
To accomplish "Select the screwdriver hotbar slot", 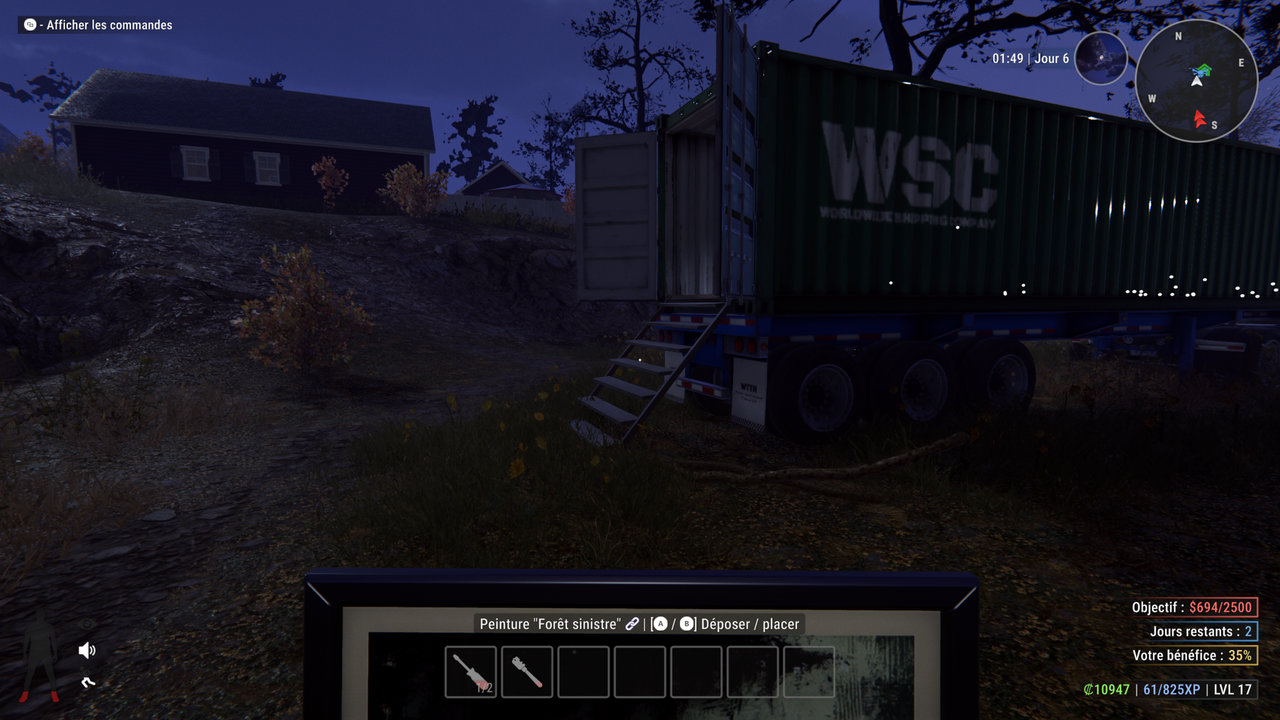I will click(470, 671).
